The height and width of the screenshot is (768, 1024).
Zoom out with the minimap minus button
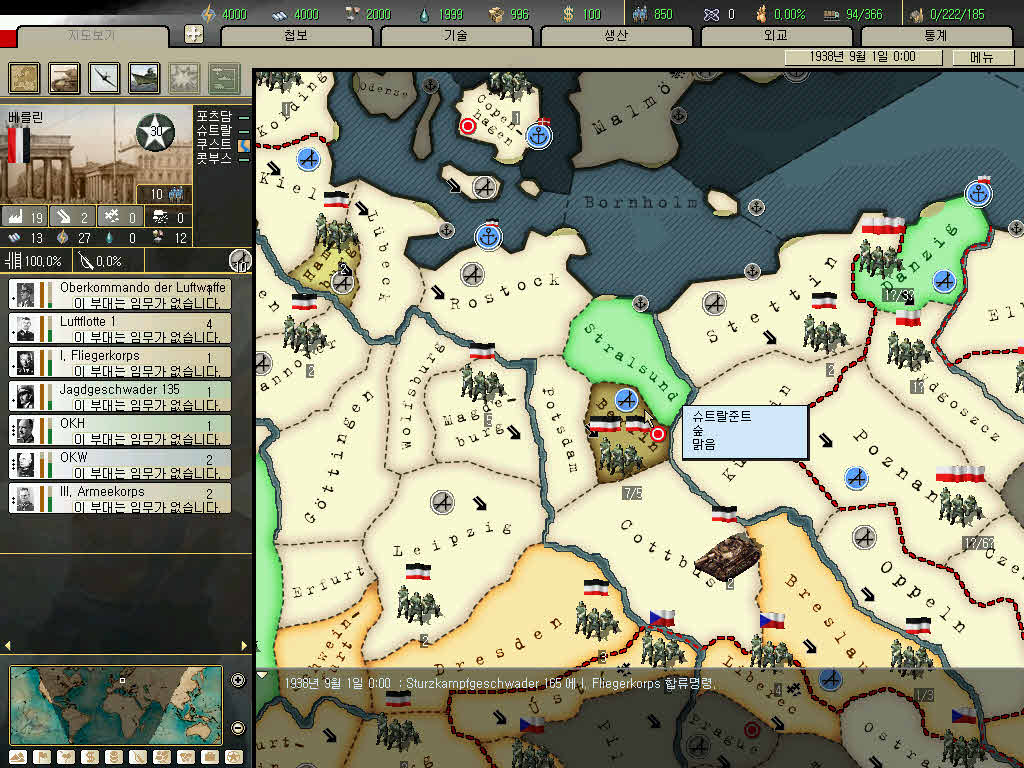pos(238,727)
